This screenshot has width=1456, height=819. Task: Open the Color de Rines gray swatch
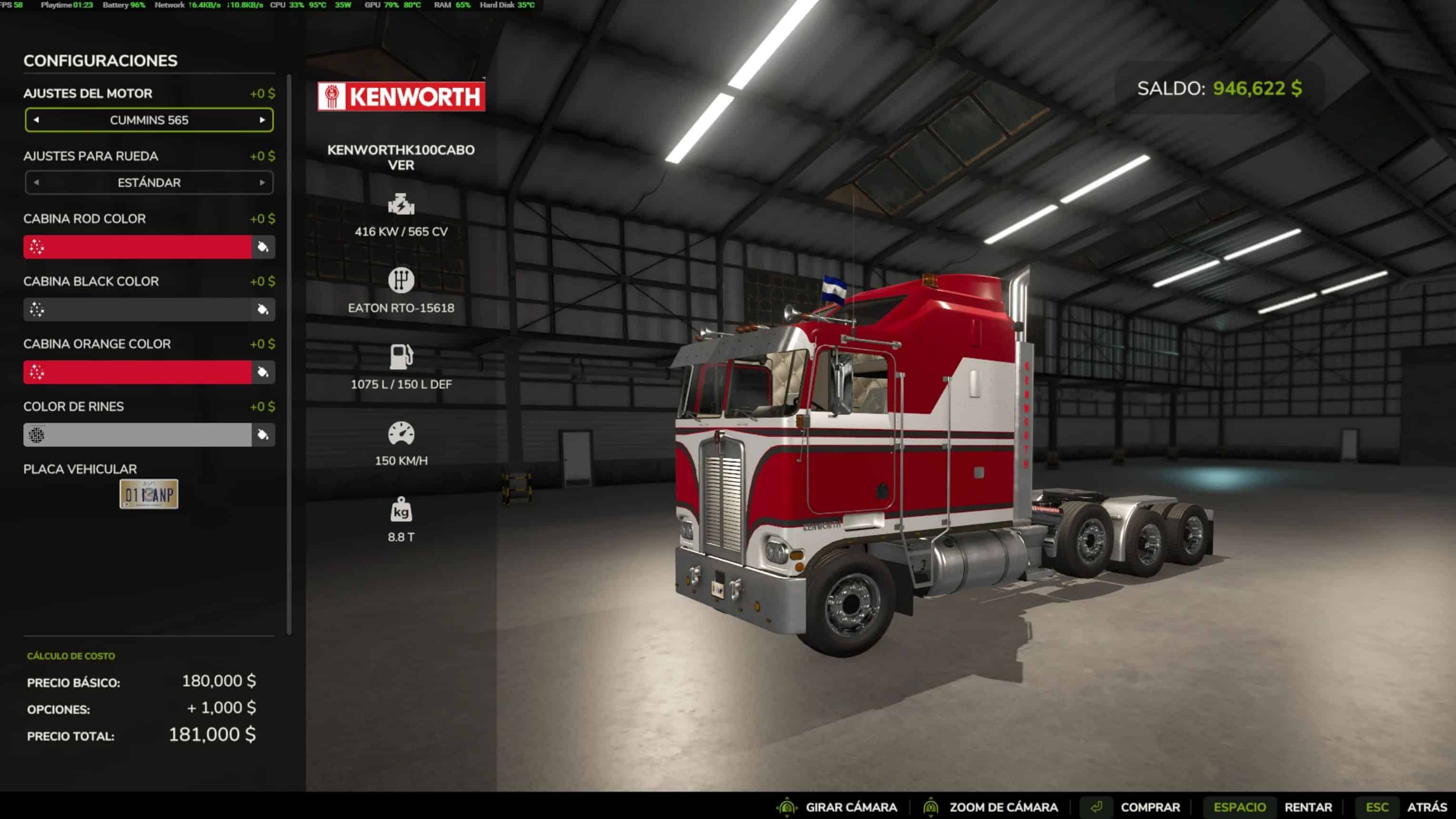click(137, 435)
